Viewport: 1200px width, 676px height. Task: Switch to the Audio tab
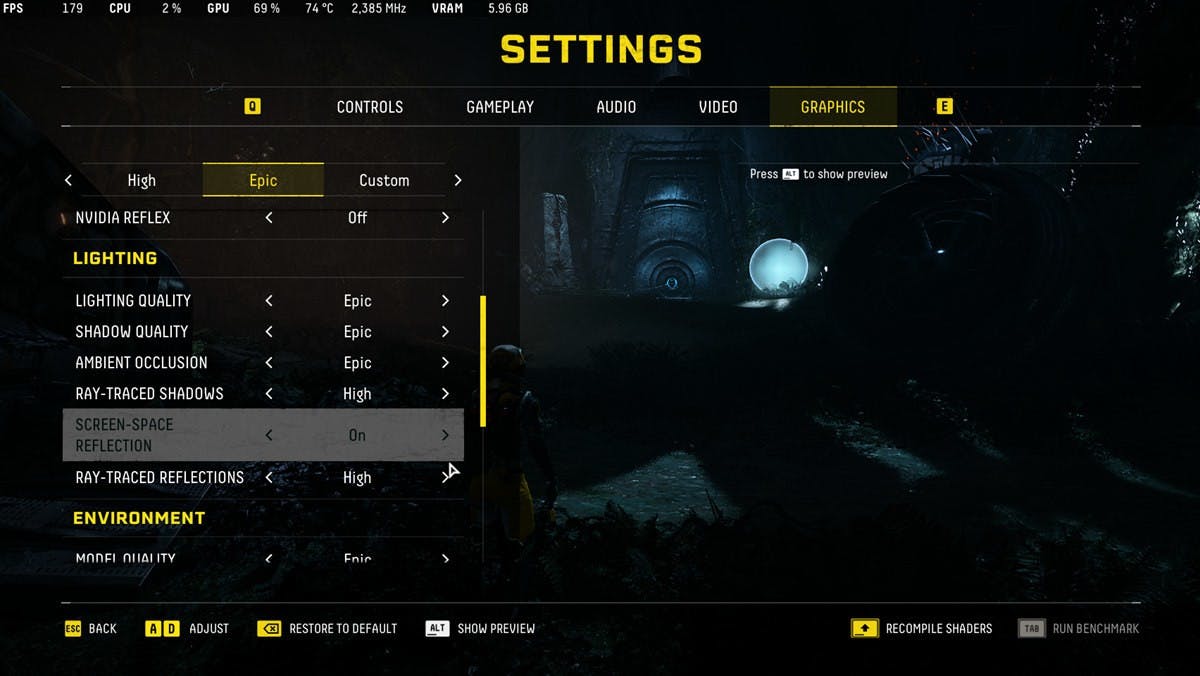(616, 107)
